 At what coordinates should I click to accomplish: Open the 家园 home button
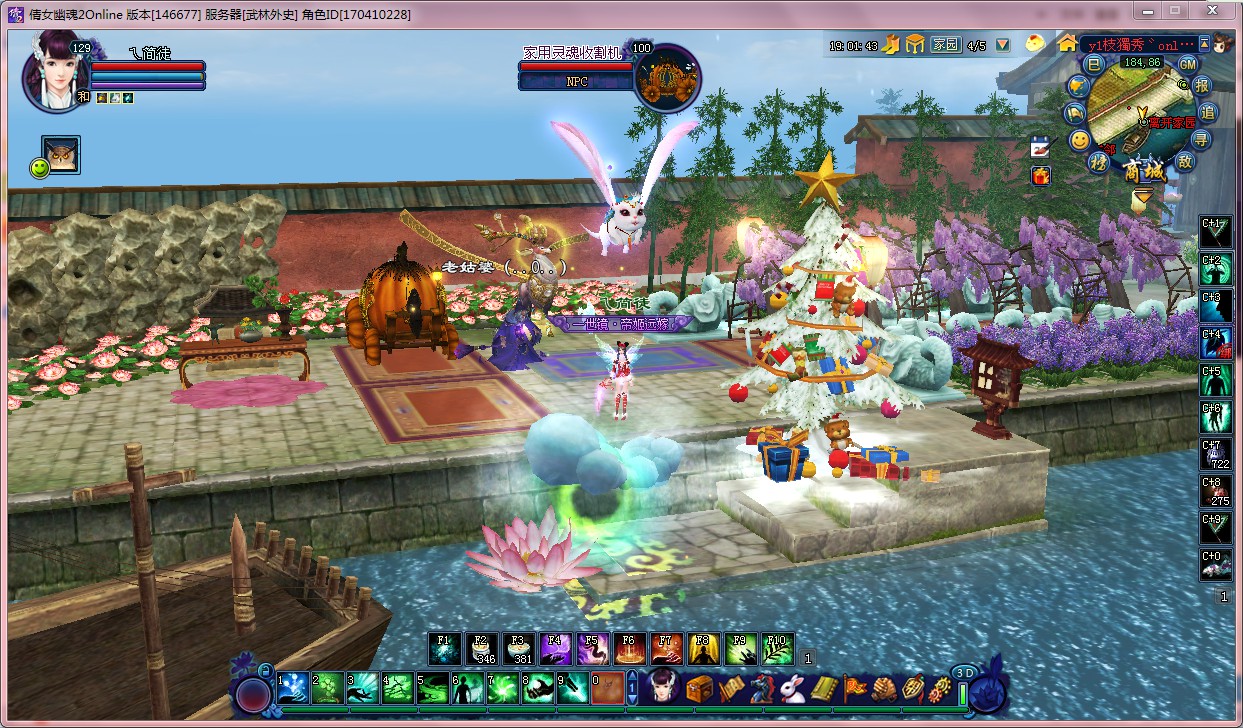945,45
